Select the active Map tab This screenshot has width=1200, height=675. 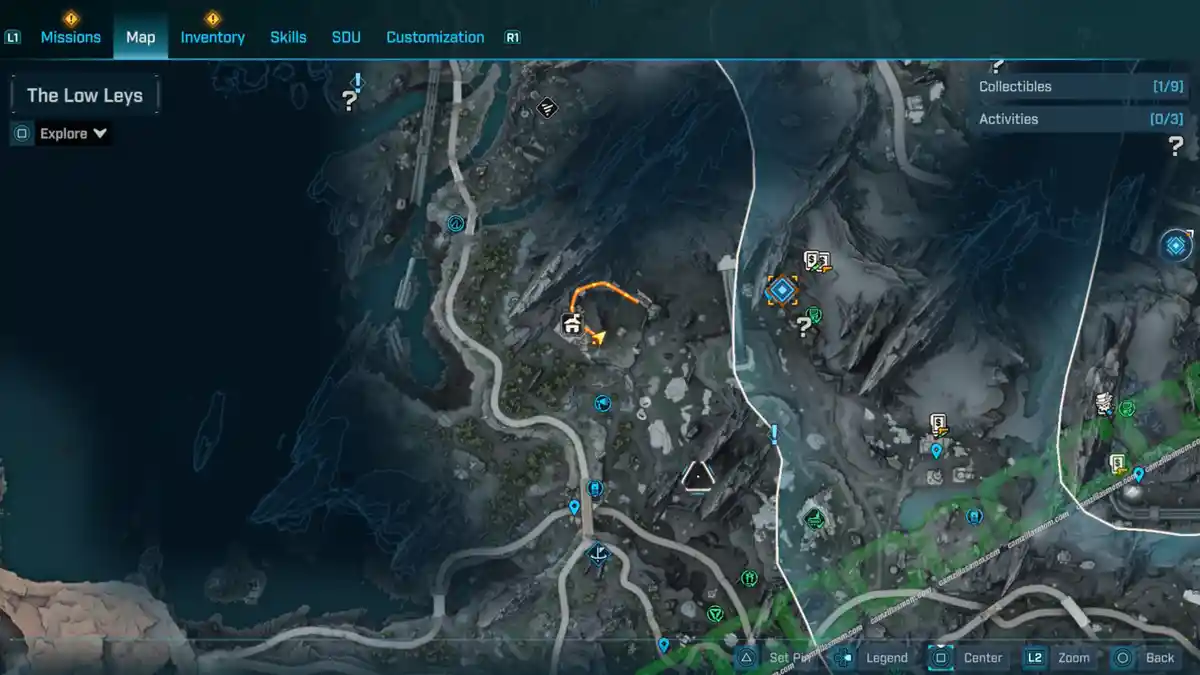coord(140,37)
